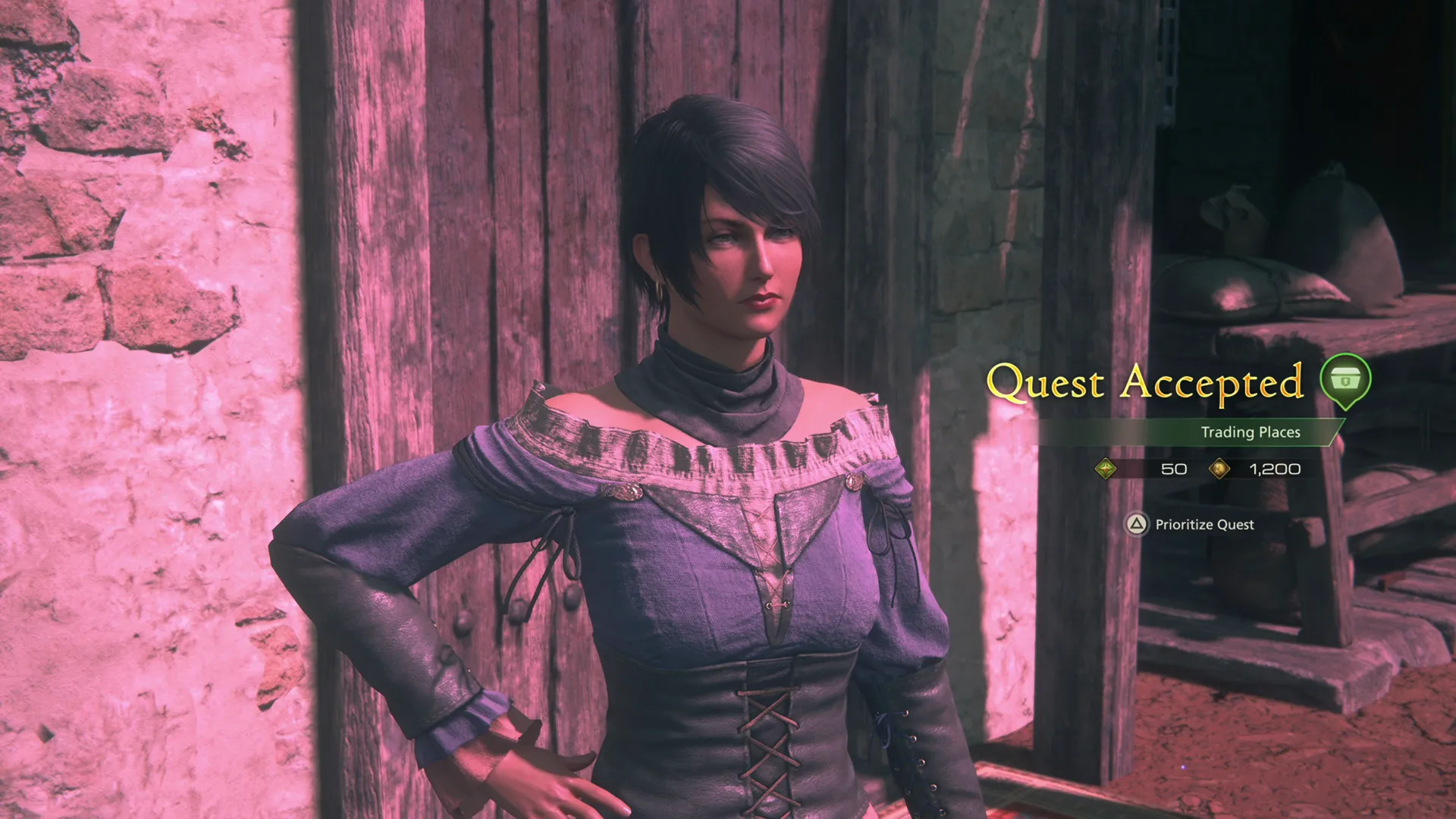Image resolution: width=1456 pixels, height=819 pixels.
Task: Click the 1,200 gil reward value
Action: pos(1276,469)
